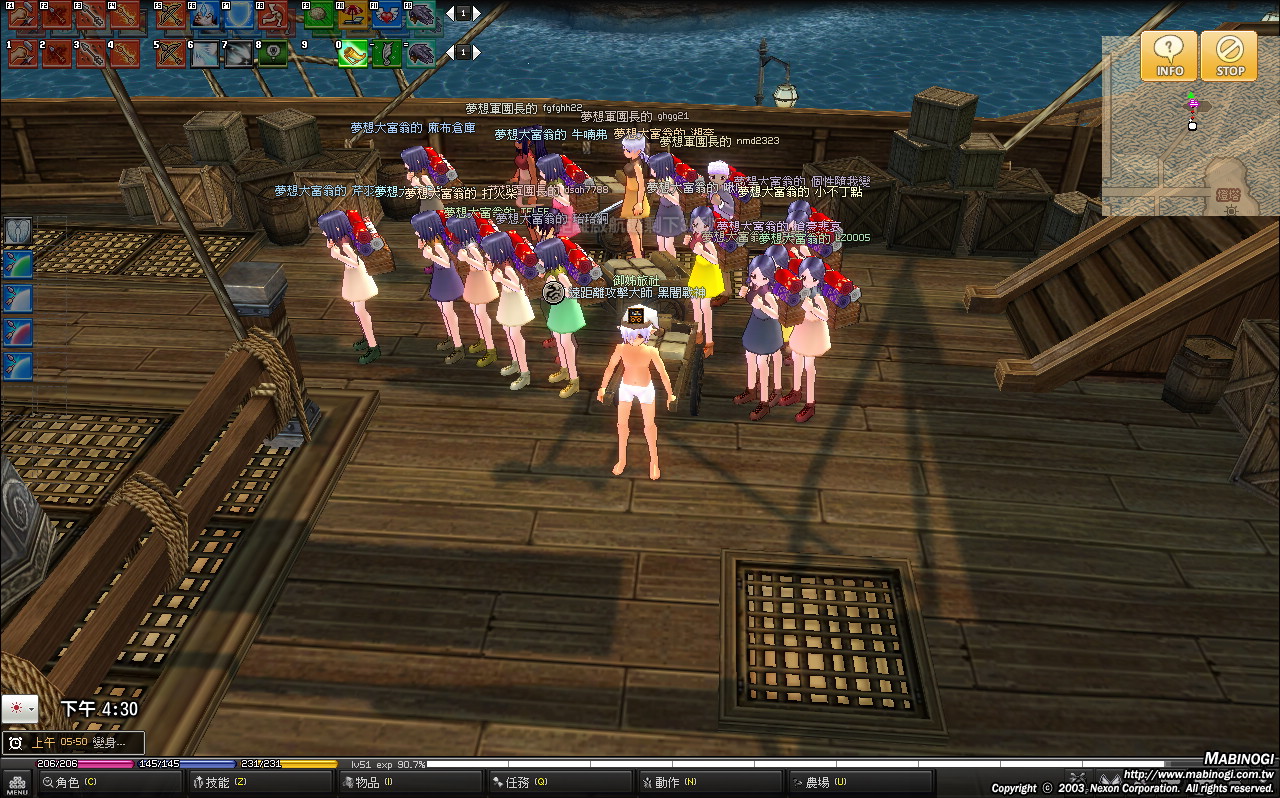Viewport: 1280px width, 798px height.
Task: Open the MENU button in the corner
Action: coord(17,783)
